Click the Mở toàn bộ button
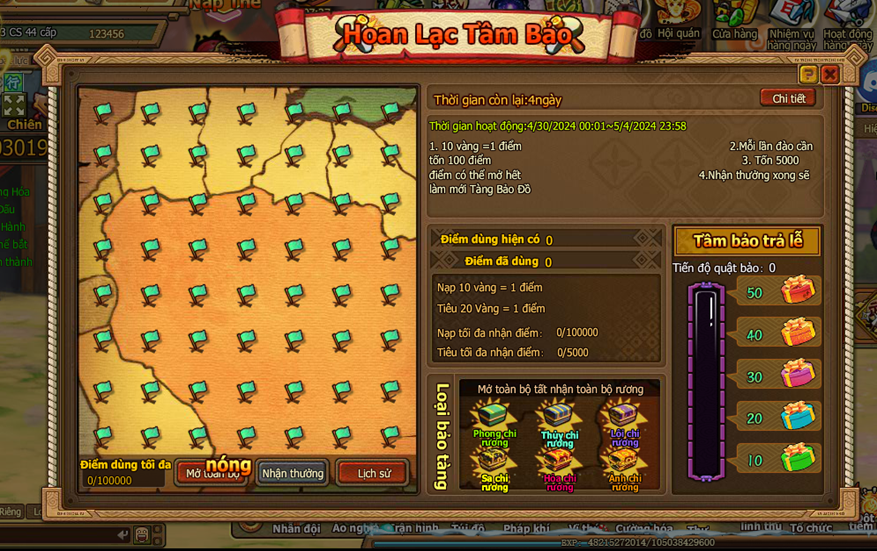This screenshot has height=551, width=877. tap(211, 473)
